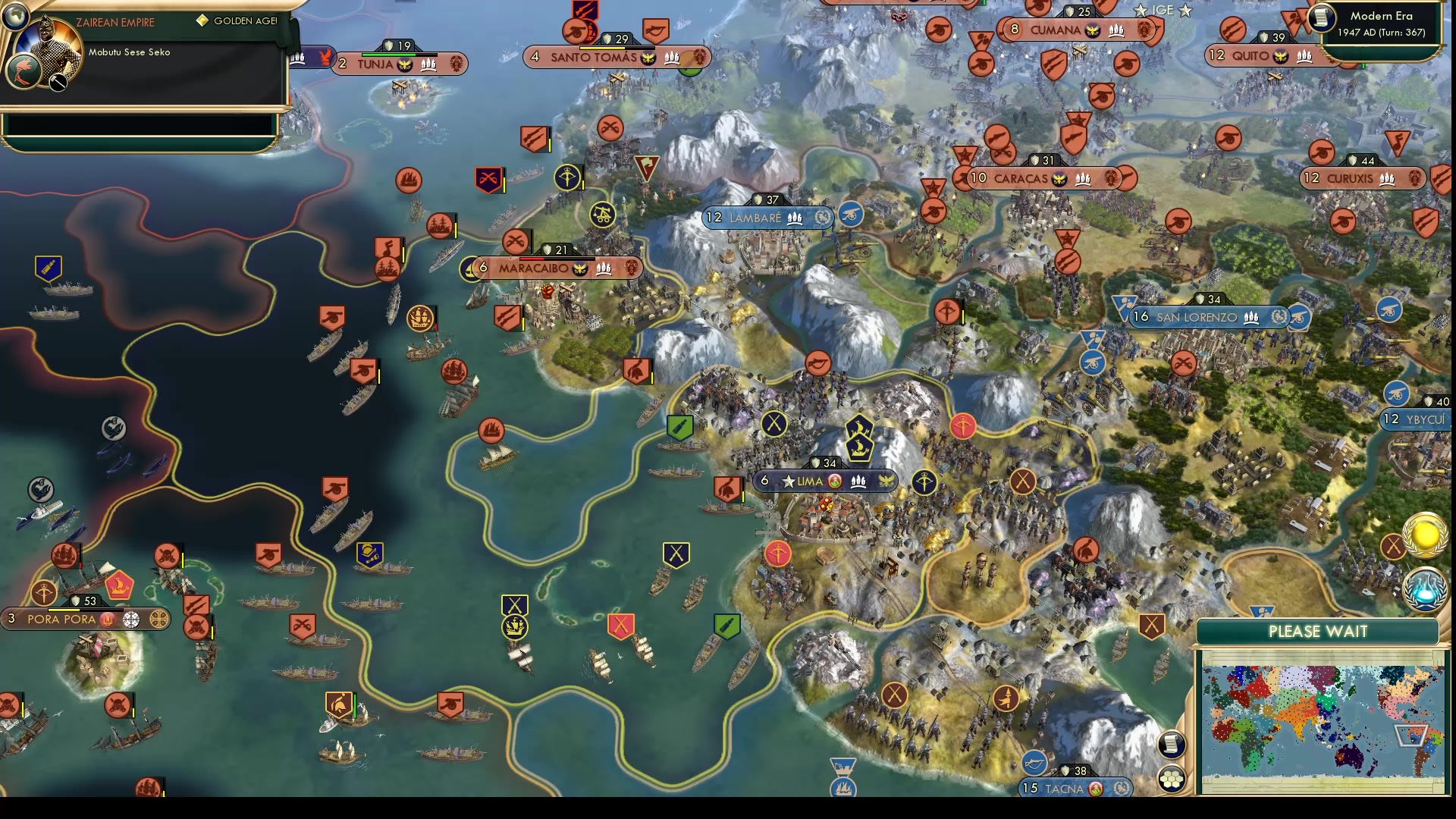Click the GOLDEN AGE! indicator text
Screen dimensions: 1456x819
tap(248, 20)
